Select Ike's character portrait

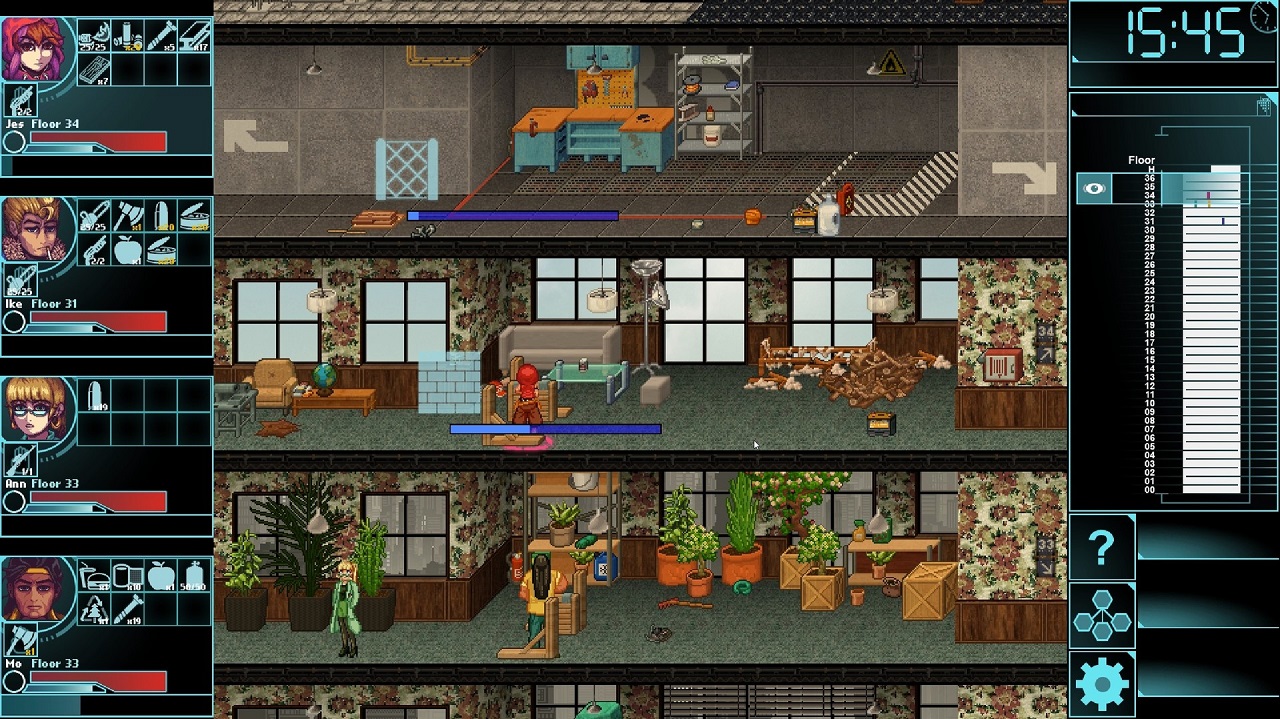(x=38, y=228)
